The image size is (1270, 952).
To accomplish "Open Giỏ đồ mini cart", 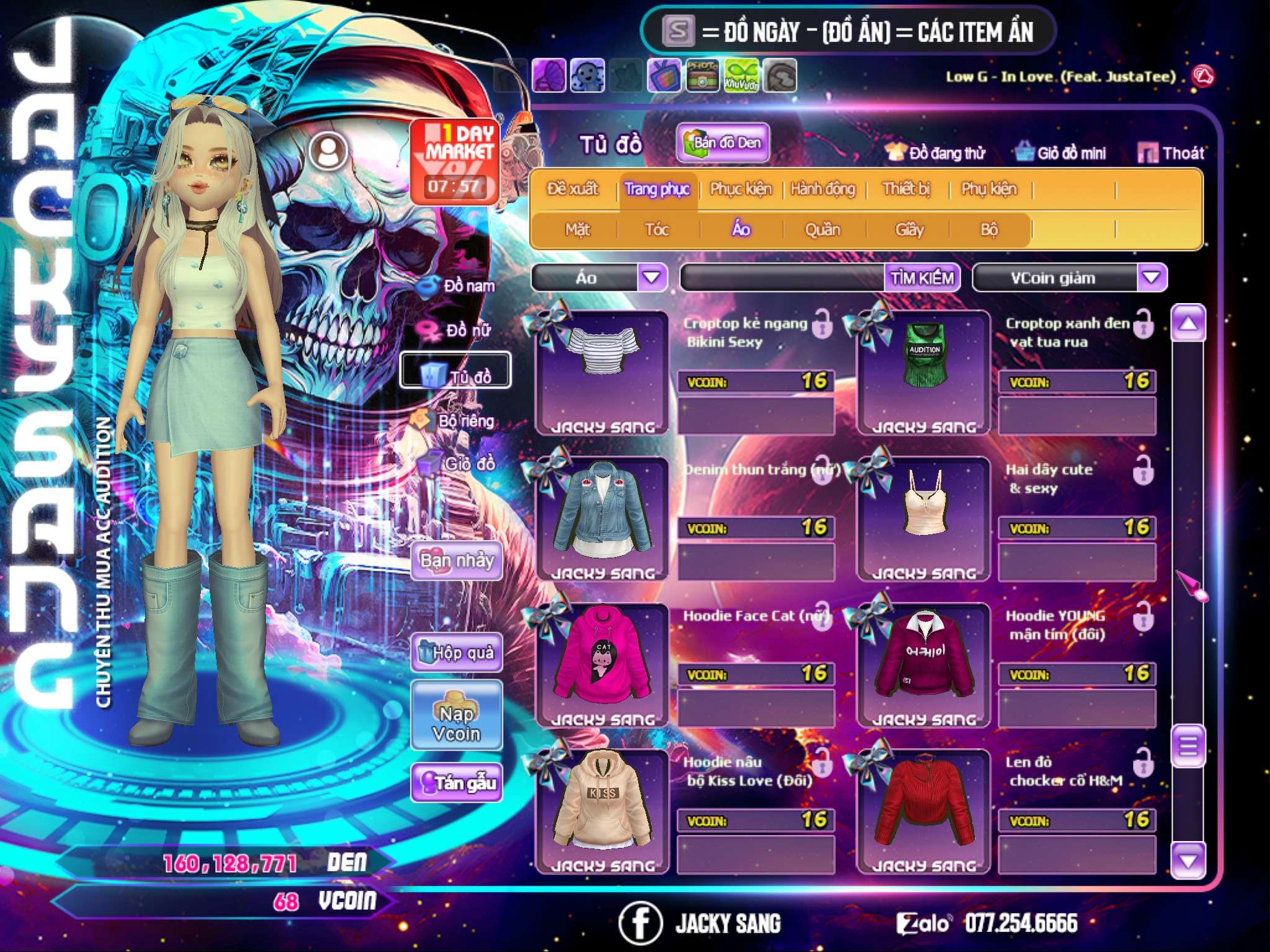I will tap(1060, 152).
